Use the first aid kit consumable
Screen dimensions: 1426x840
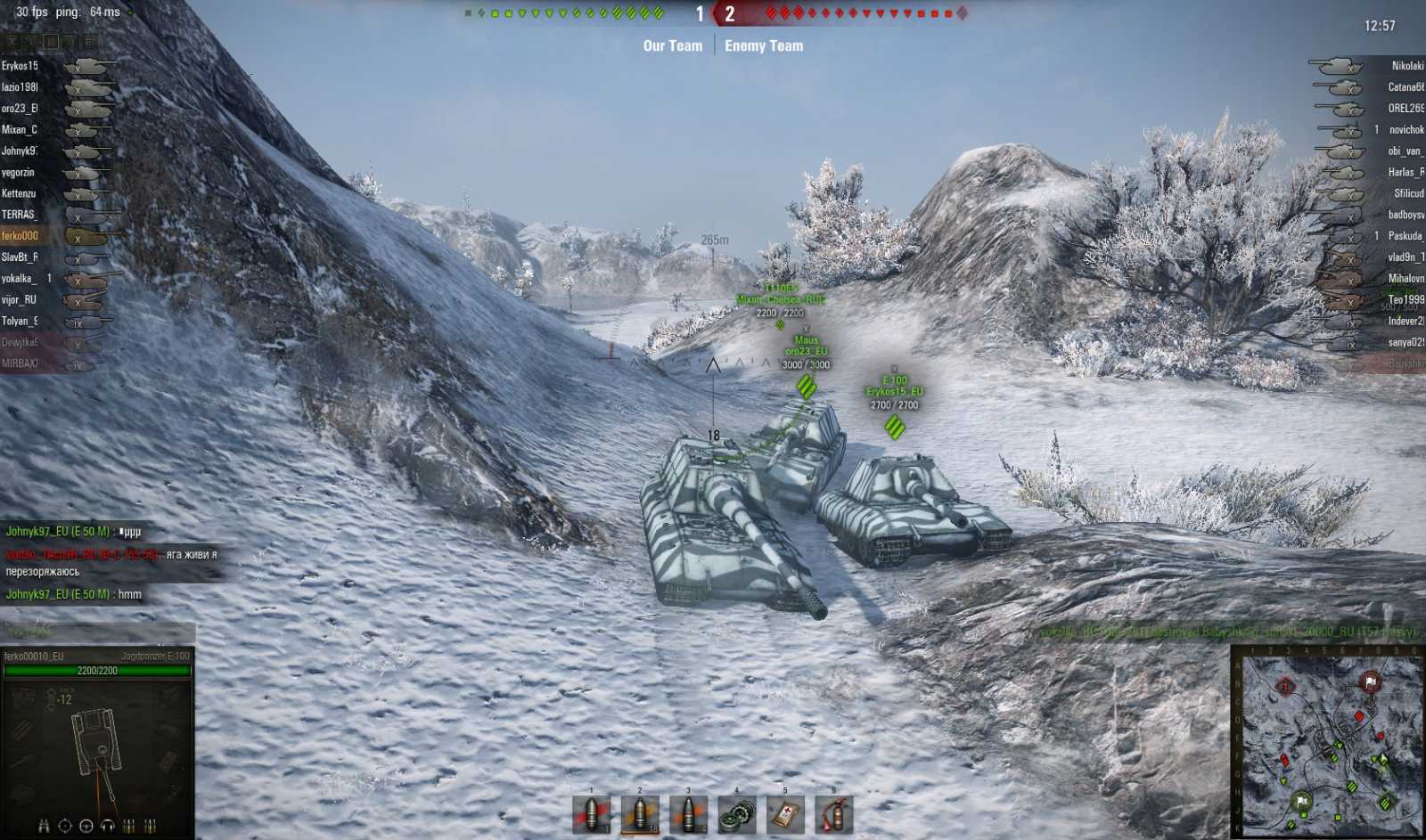point(785,814)
